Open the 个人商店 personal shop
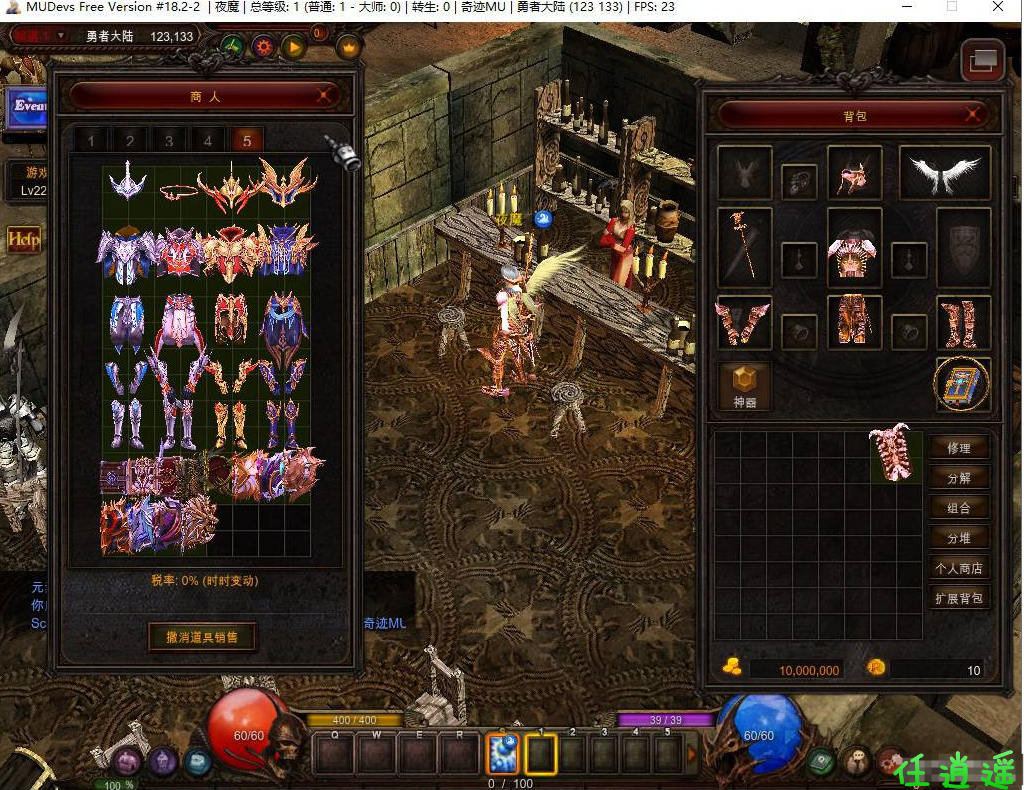Screen dimensions: 1024x790 [958, 568]
